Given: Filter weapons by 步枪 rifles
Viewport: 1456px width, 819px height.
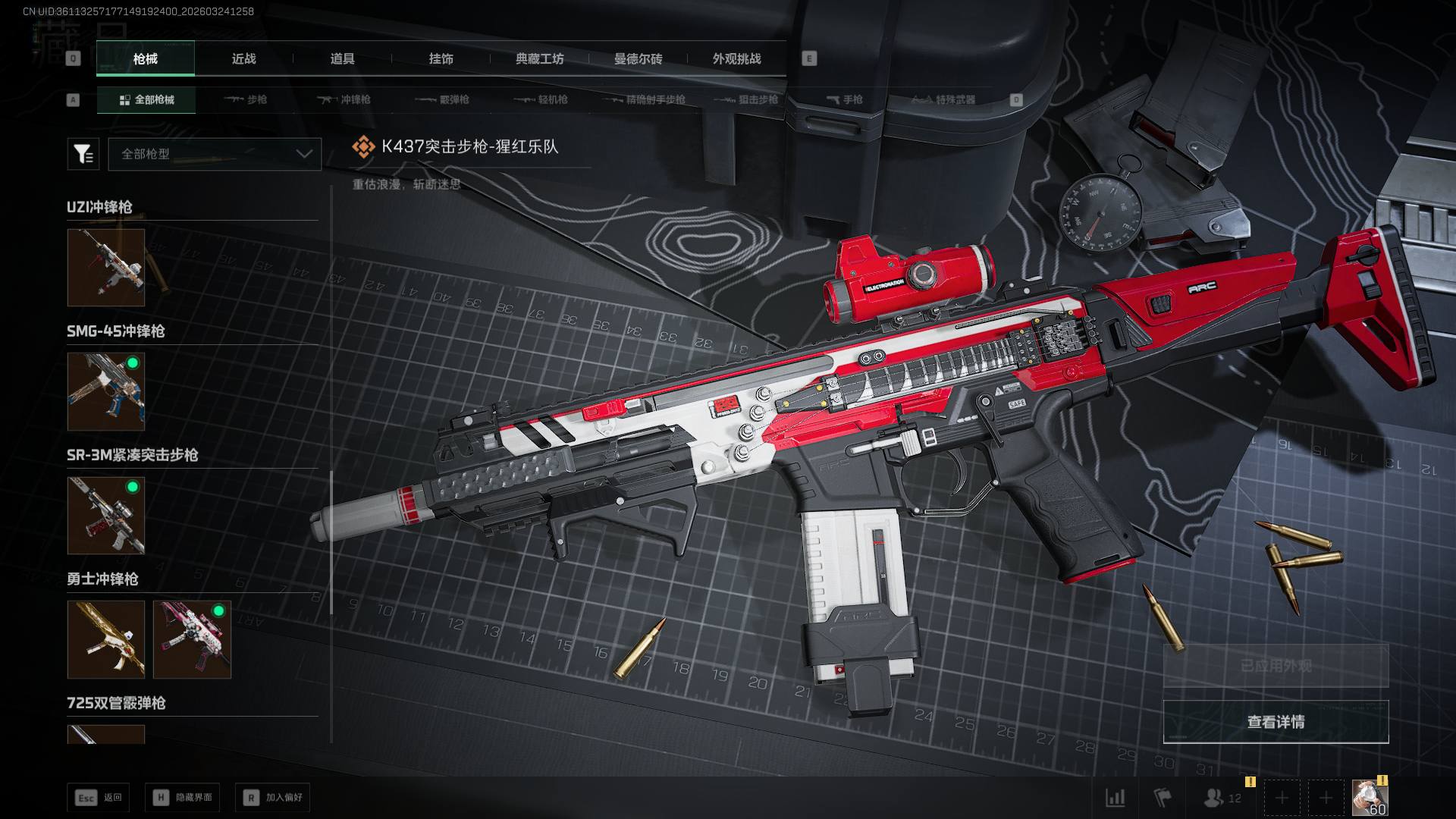Looking at the screenshot, I should click(246, 99).
